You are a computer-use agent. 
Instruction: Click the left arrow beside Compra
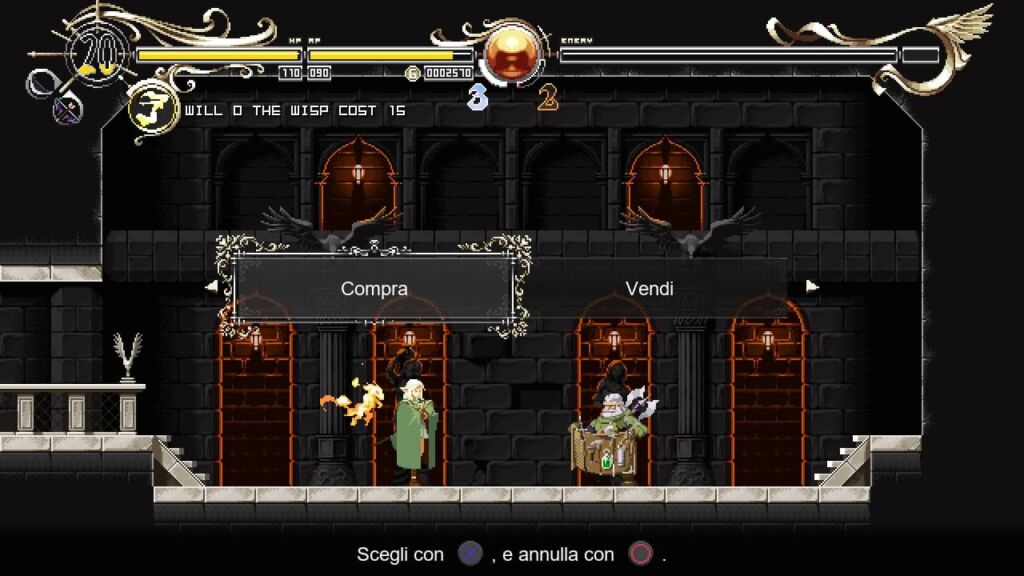pyautogui.click(x=212, y=286)
